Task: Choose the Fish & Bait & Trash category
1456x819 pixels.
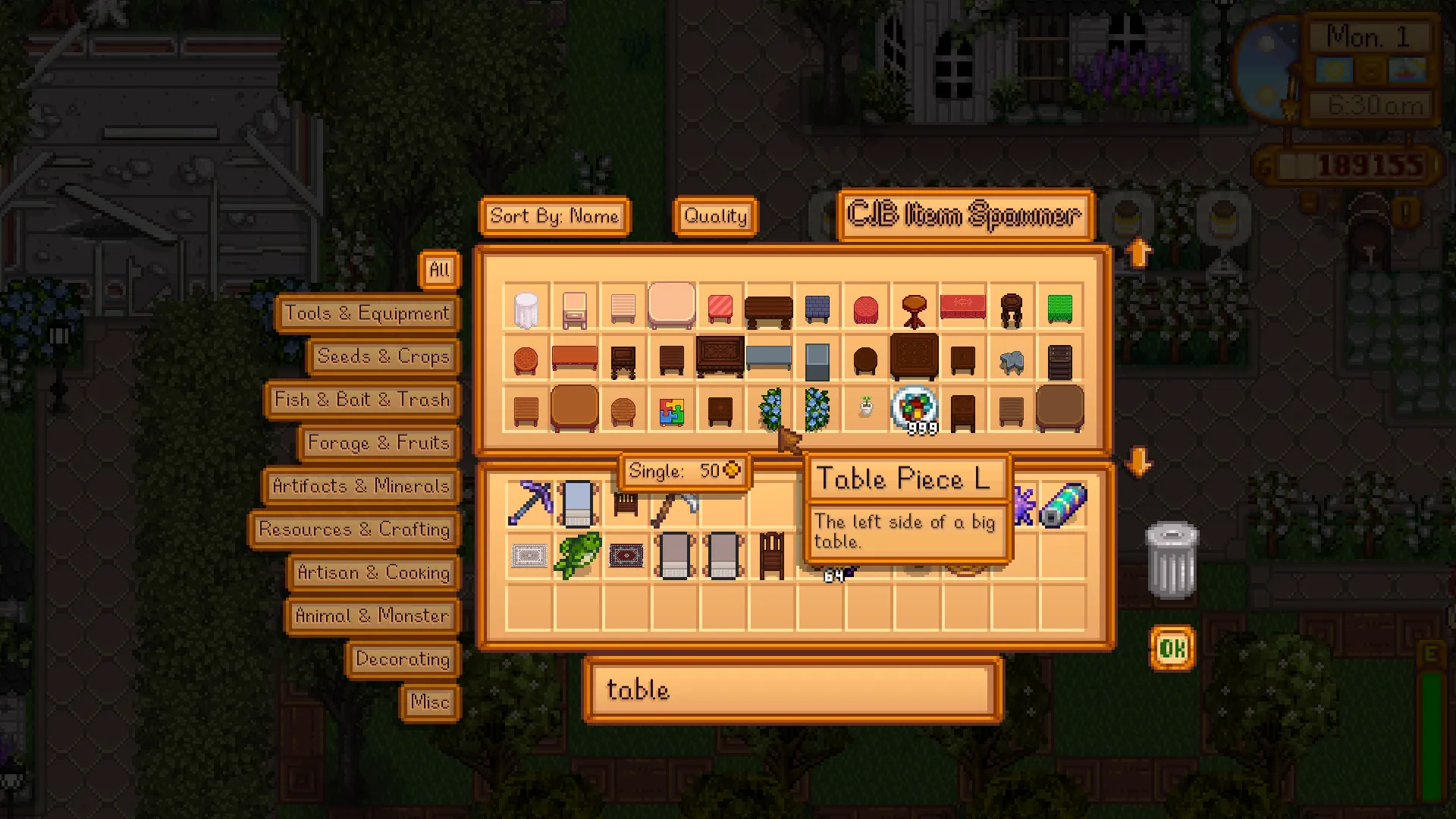Action: click(x=362, y=400)
